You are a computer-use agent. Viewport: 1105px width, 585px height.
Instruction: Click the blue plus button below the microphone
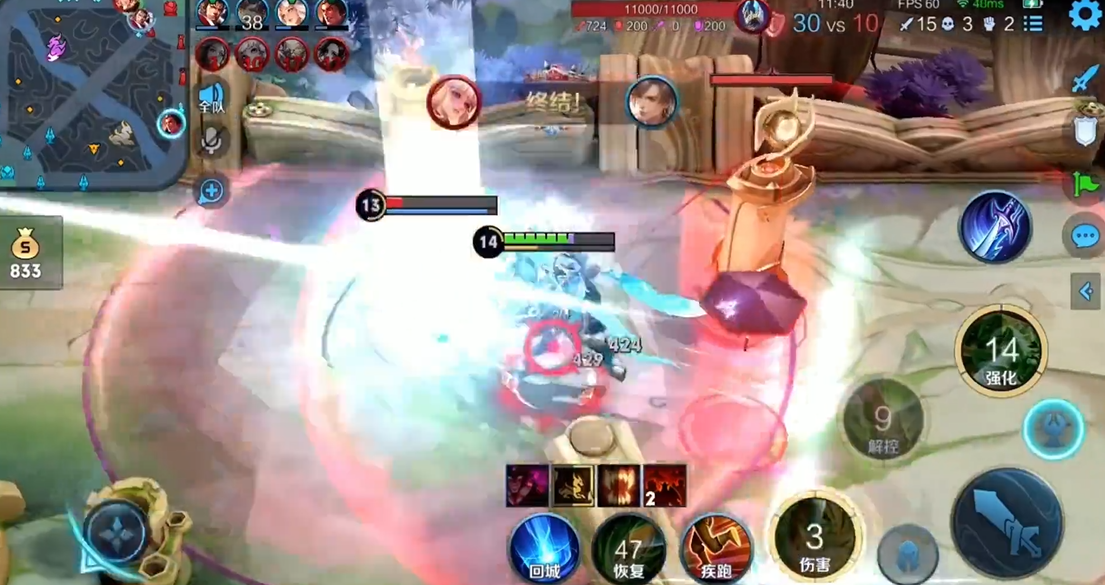pyautogui.click(x=211, y=191)
